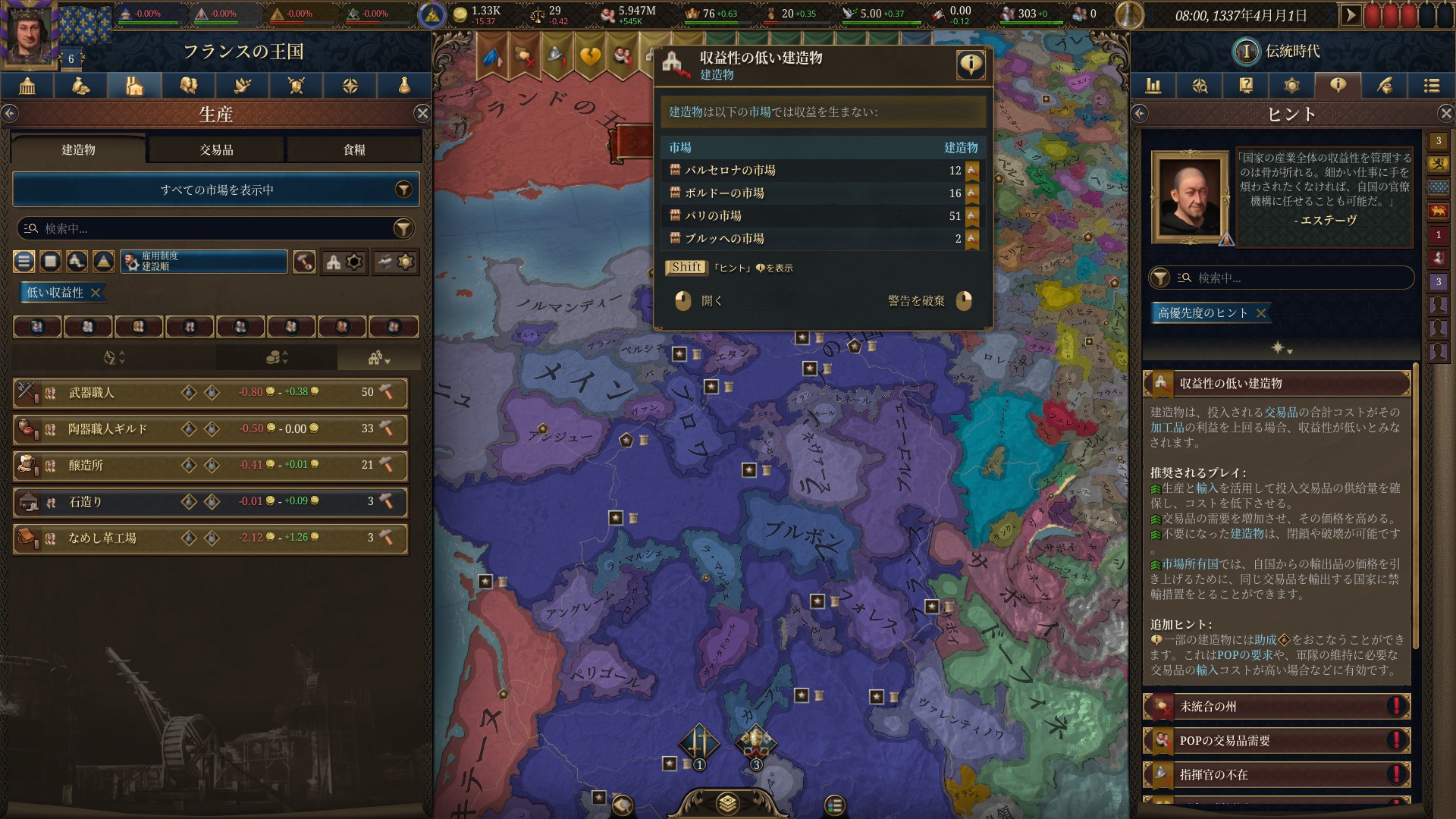Image resolution: width=1456 pixels, height=819 pixels.
Task: Toggle the hammer construction filter button
Action: pos(304,262)
